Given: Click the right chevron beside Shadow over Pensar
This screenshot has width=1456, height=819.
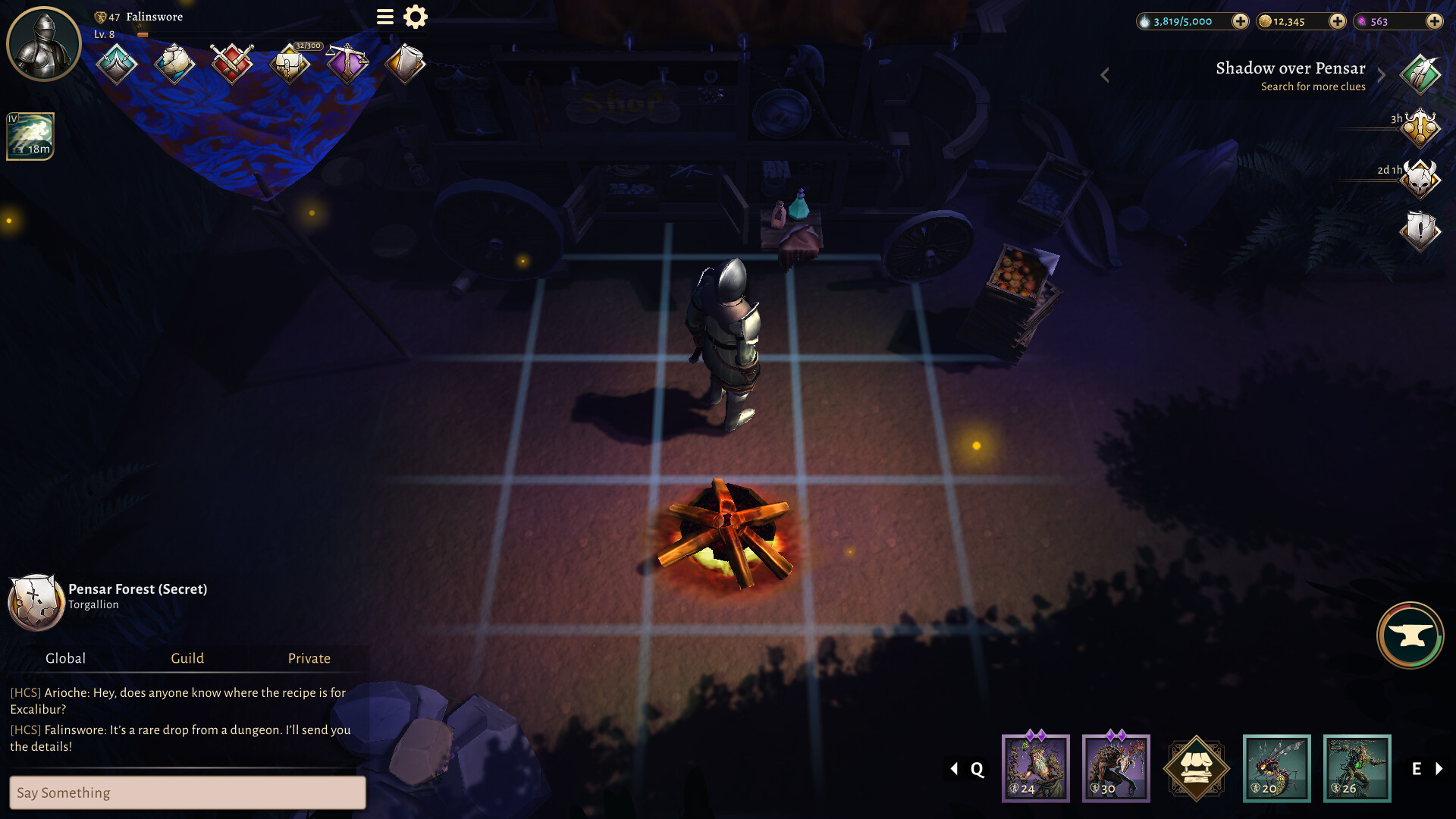Looking at the screenshot, I should (x=1381, y=74).
